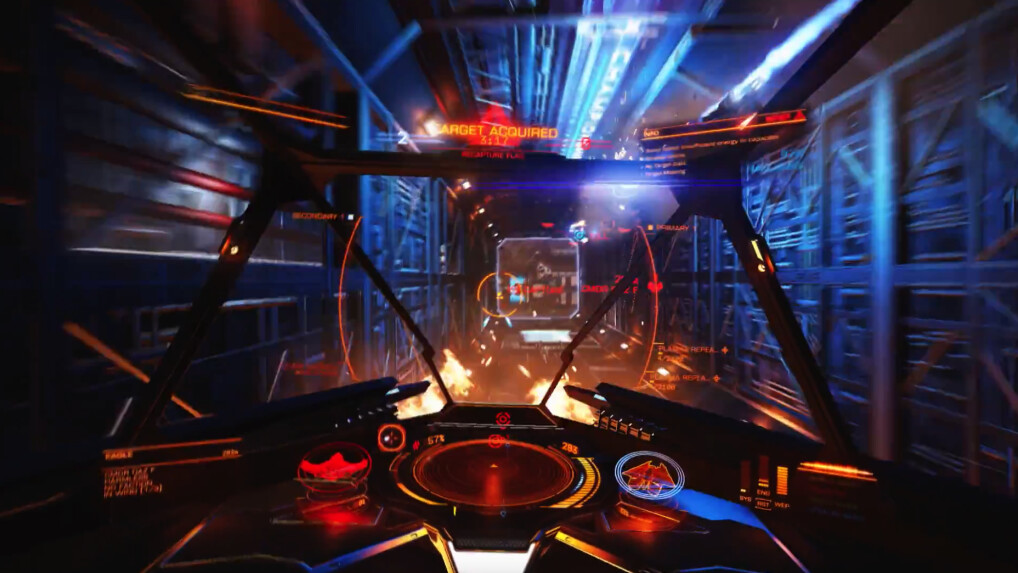Click the small navigation compass circle
This screenshot has height=573, width=1018.
click(391, 437)
